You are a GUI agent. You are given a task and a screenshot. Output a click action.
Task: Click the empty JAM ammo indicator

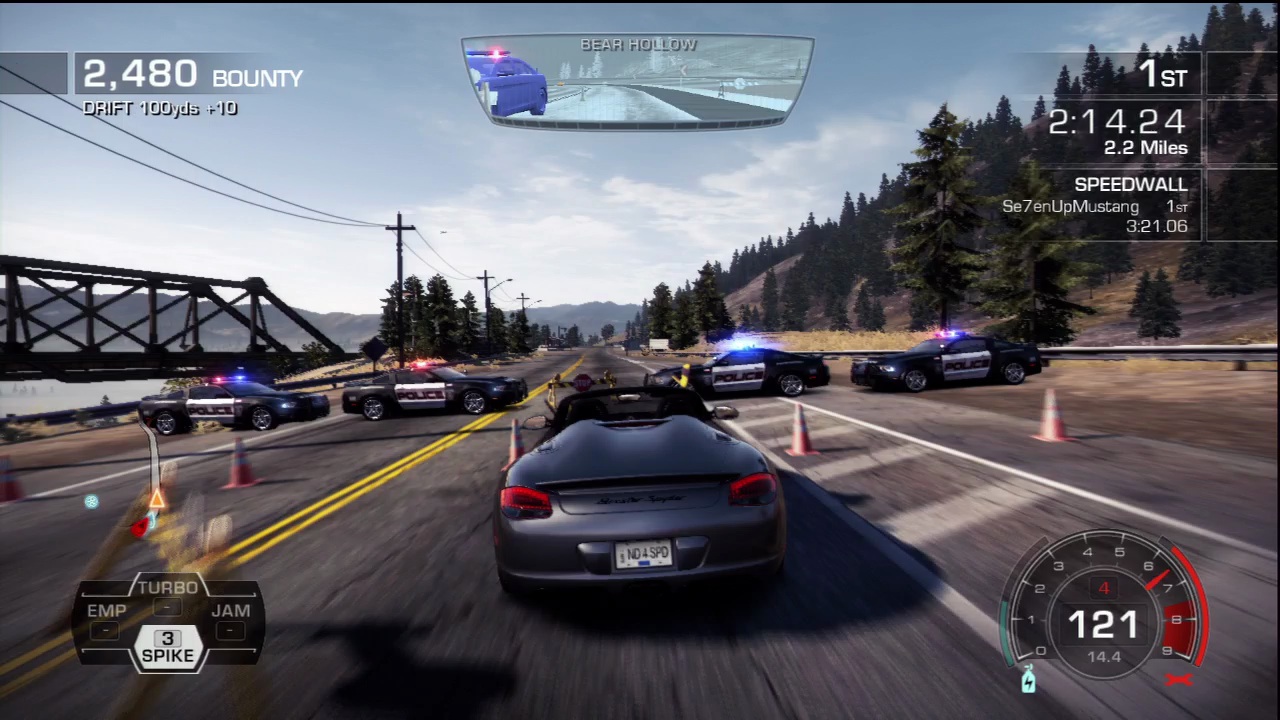229,632
